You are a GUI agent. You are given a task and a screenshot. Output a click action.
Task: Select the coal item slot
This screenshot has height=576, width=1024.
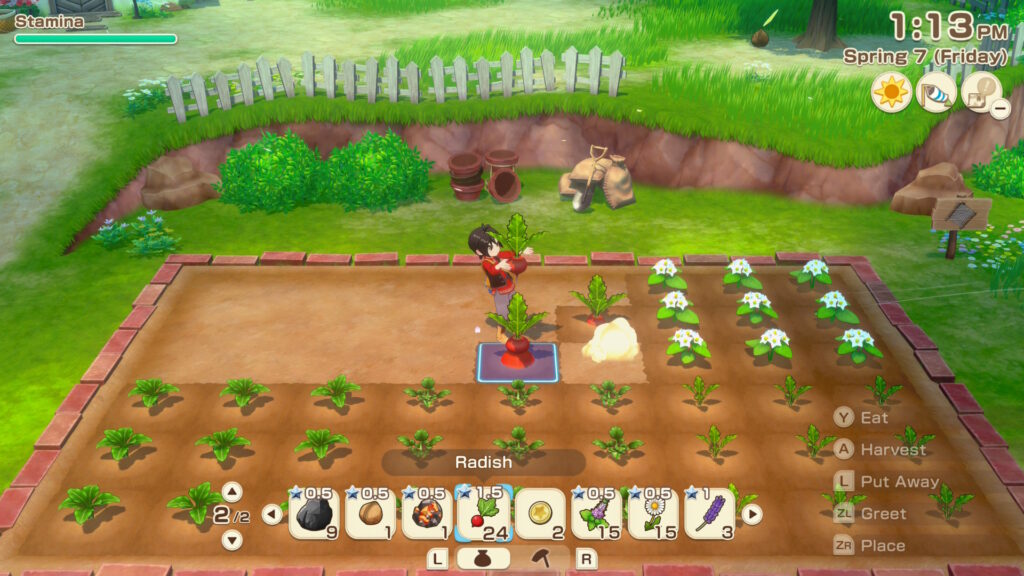click(x=313, y=514)
